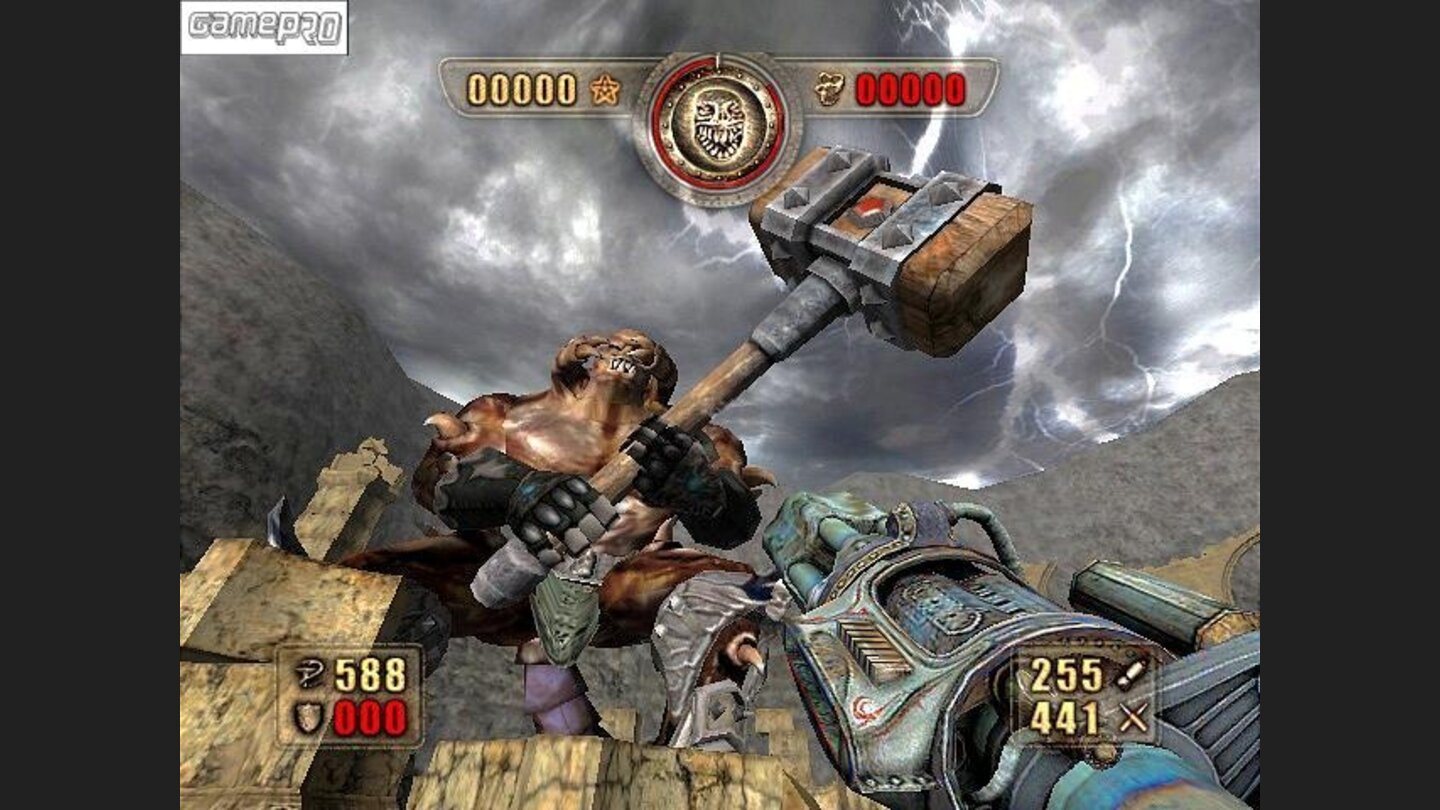Expand the top score banner panel
The image size is (1440, 810).
(714, 88)
